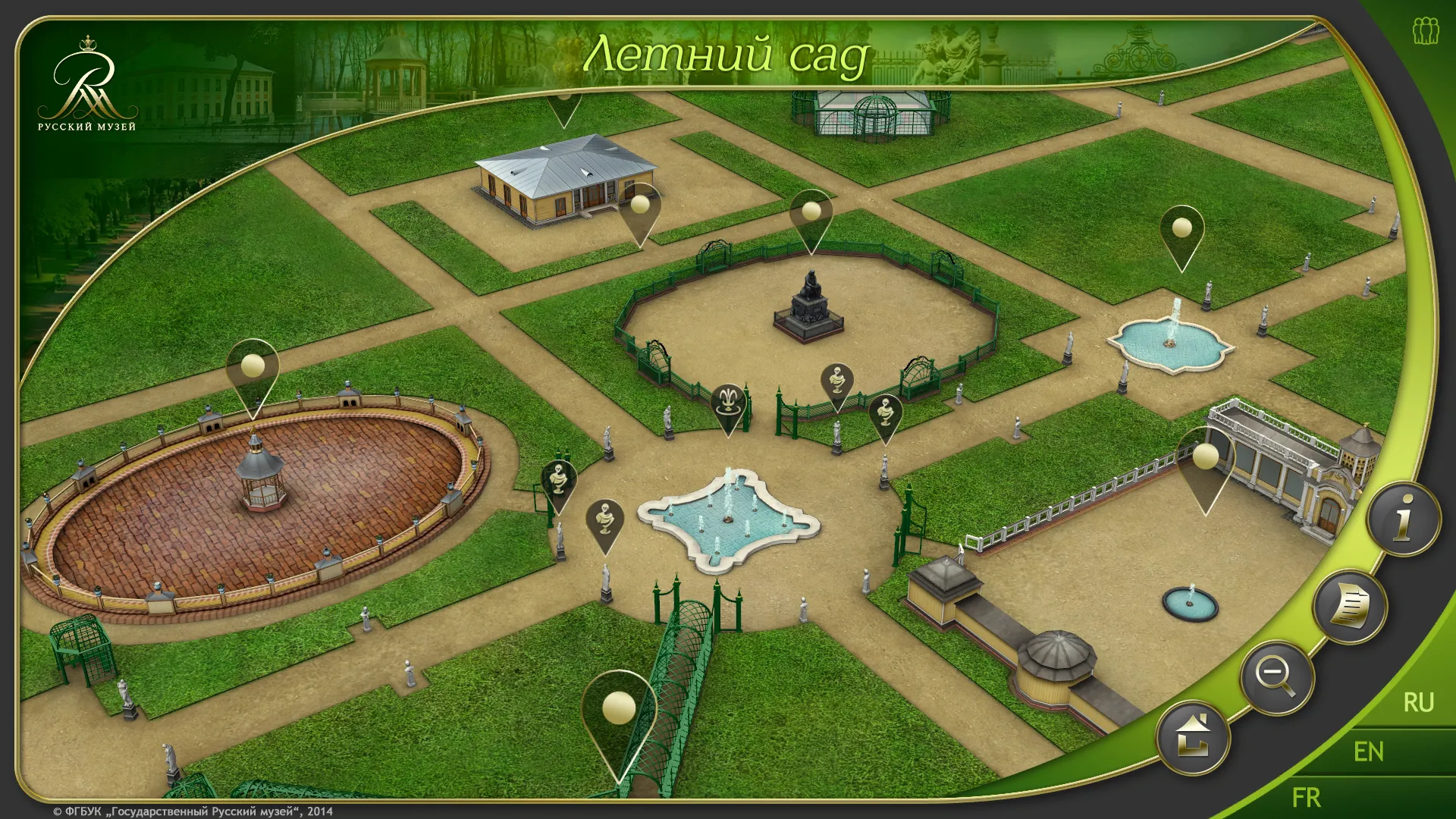Select the pin on the green trellis tunnel
The width and height of the screenshot is (1456, 819).
(618, 710)
